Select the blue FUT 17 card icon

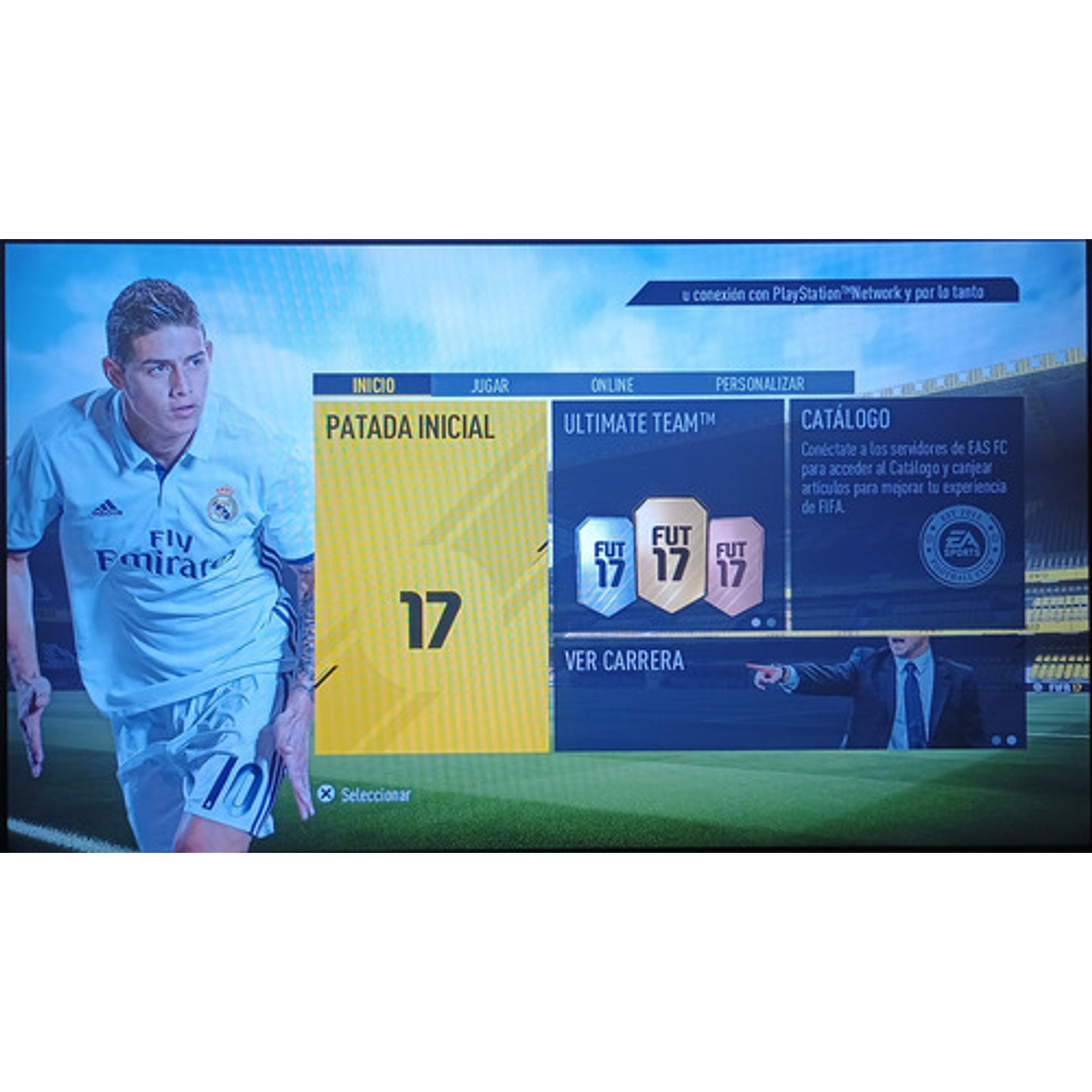pyautogui.click(x=604, y=560)
